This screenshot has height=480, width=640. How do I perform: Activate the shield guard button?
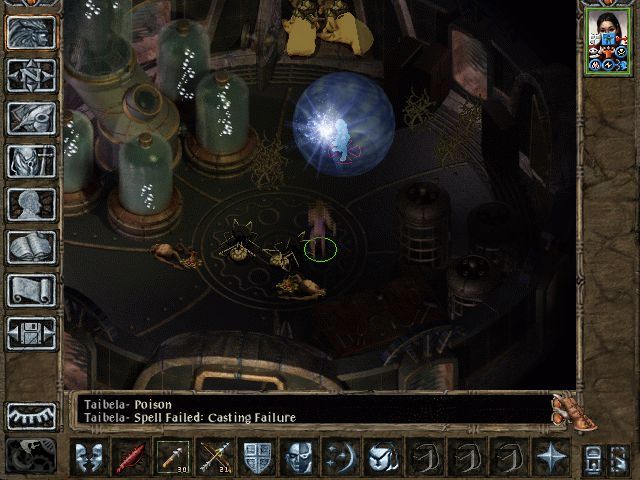click(x=257, y=457)
